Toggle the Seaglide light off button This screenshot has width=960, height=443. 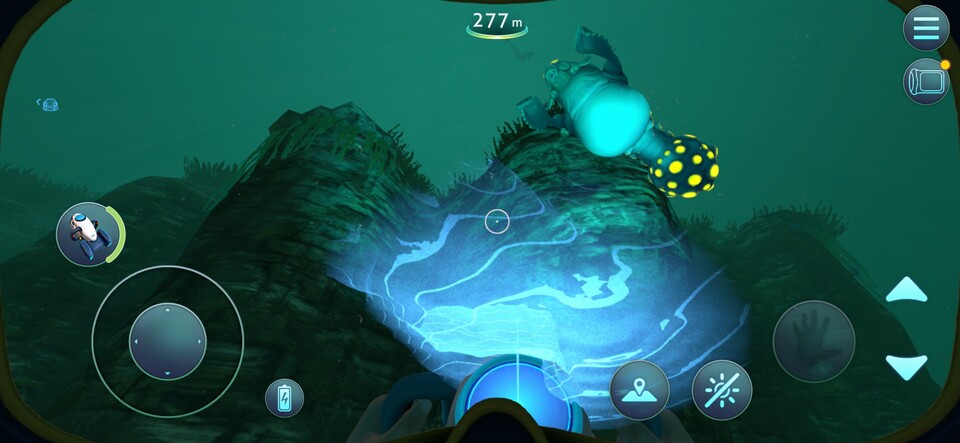tap(721, 389)
